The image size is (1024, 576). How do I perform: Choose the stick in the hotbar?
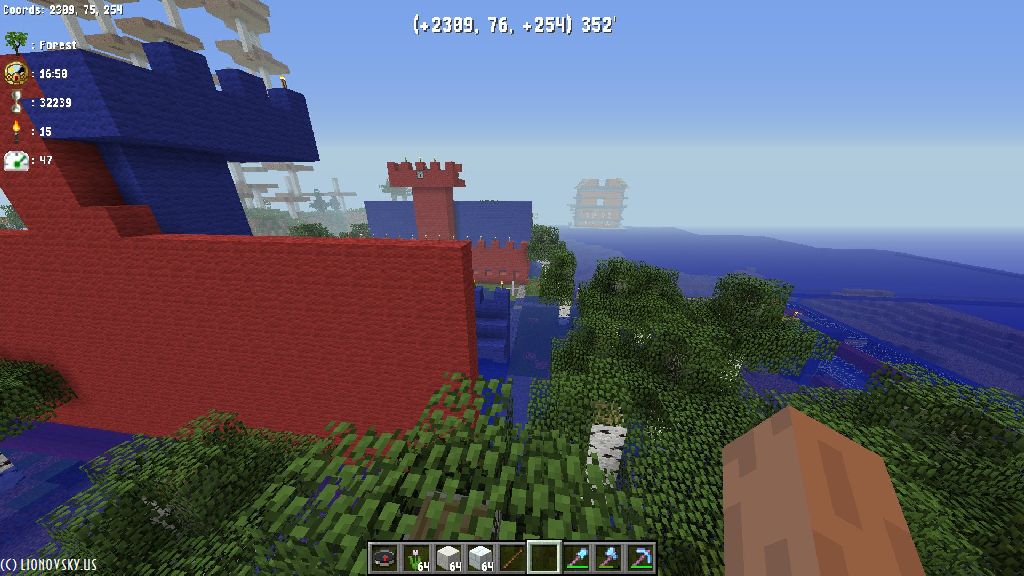click(x=512, y=558)
